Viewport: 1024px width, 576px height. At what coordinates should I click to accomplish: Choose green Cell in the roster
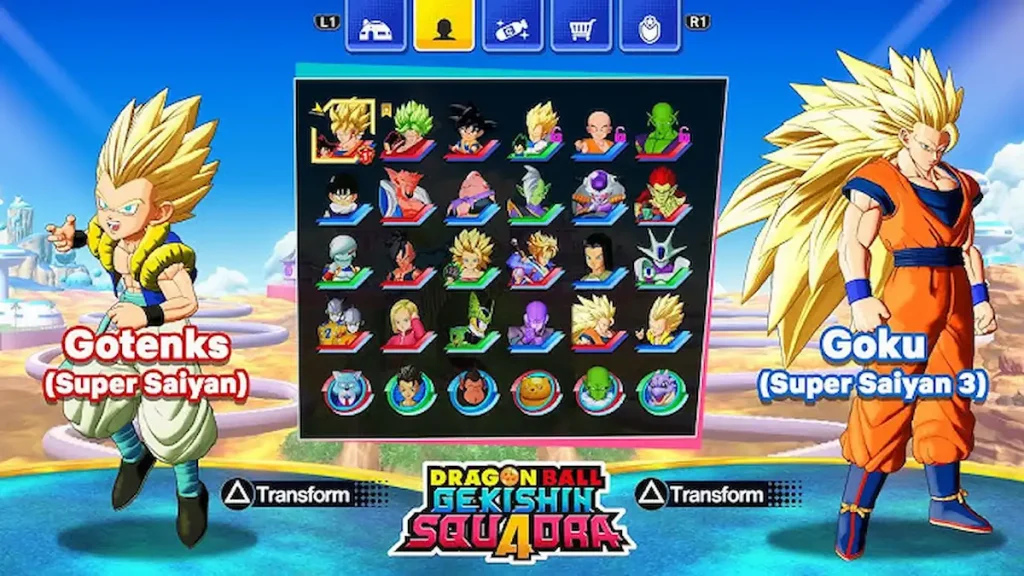click(470, 323)
